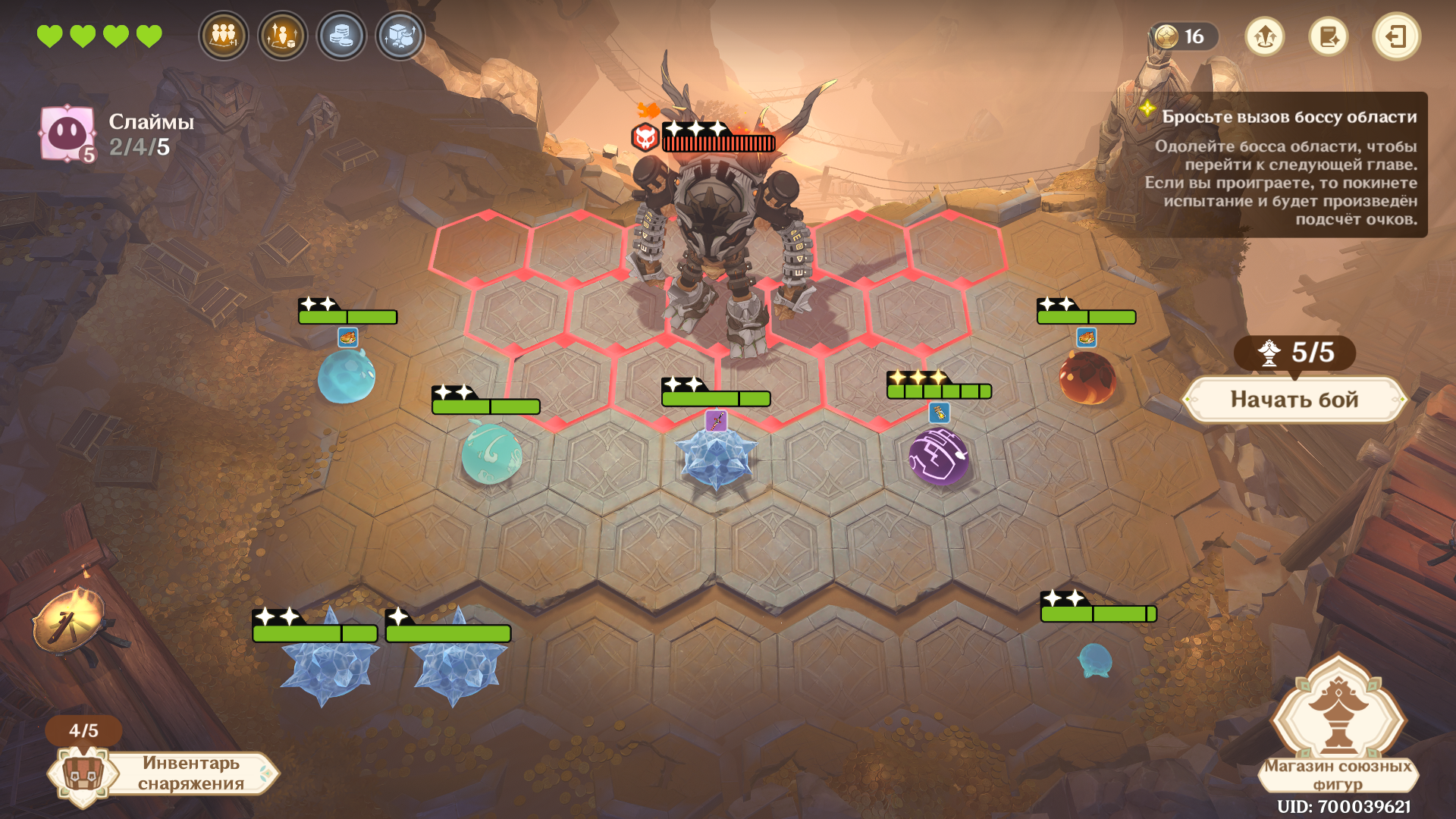Click the upward arrows upgrade icon

coord(1264,36)
